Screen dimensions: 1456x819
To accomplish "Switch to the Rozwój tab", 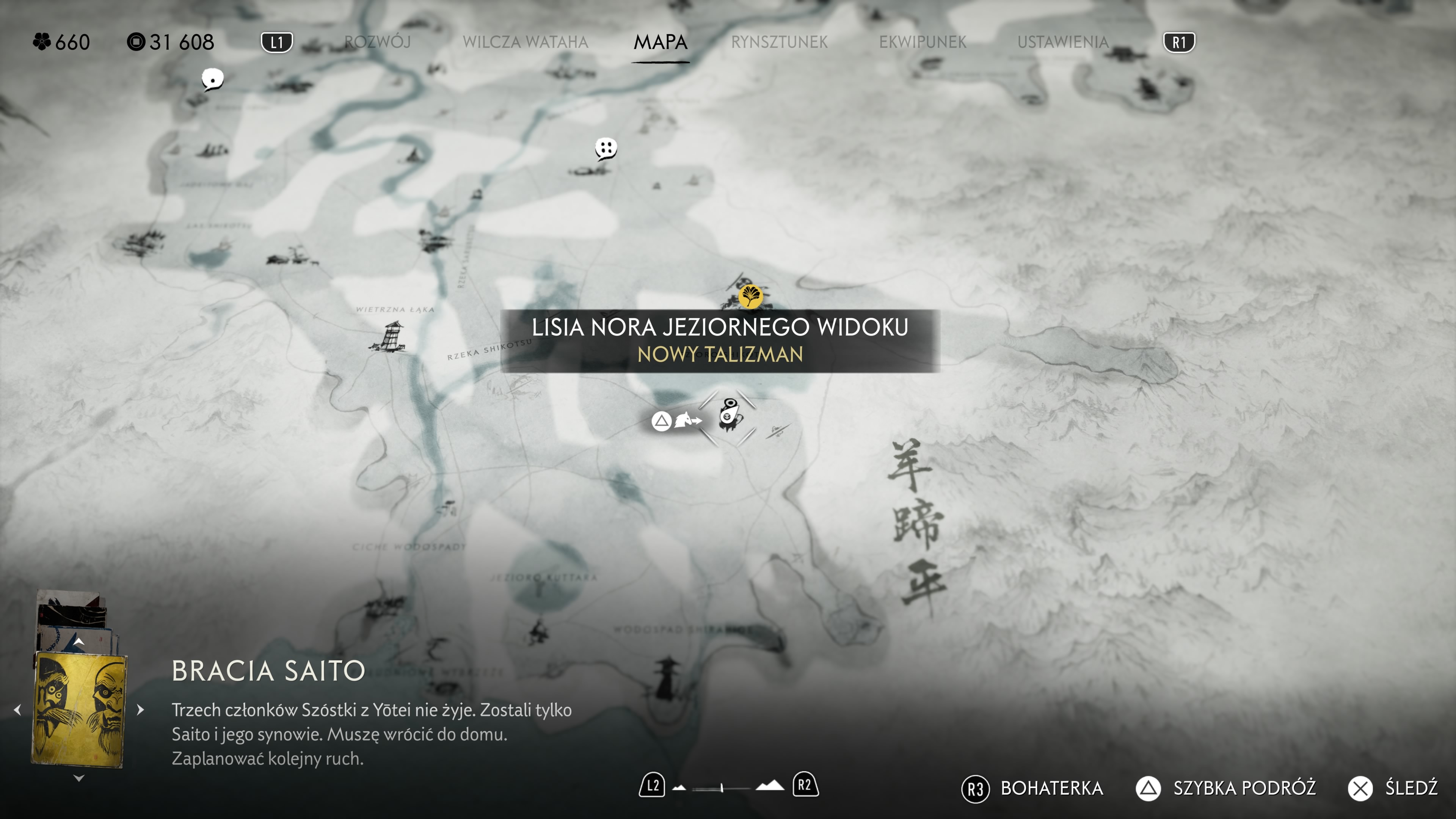I will click(x=377, y=42).
